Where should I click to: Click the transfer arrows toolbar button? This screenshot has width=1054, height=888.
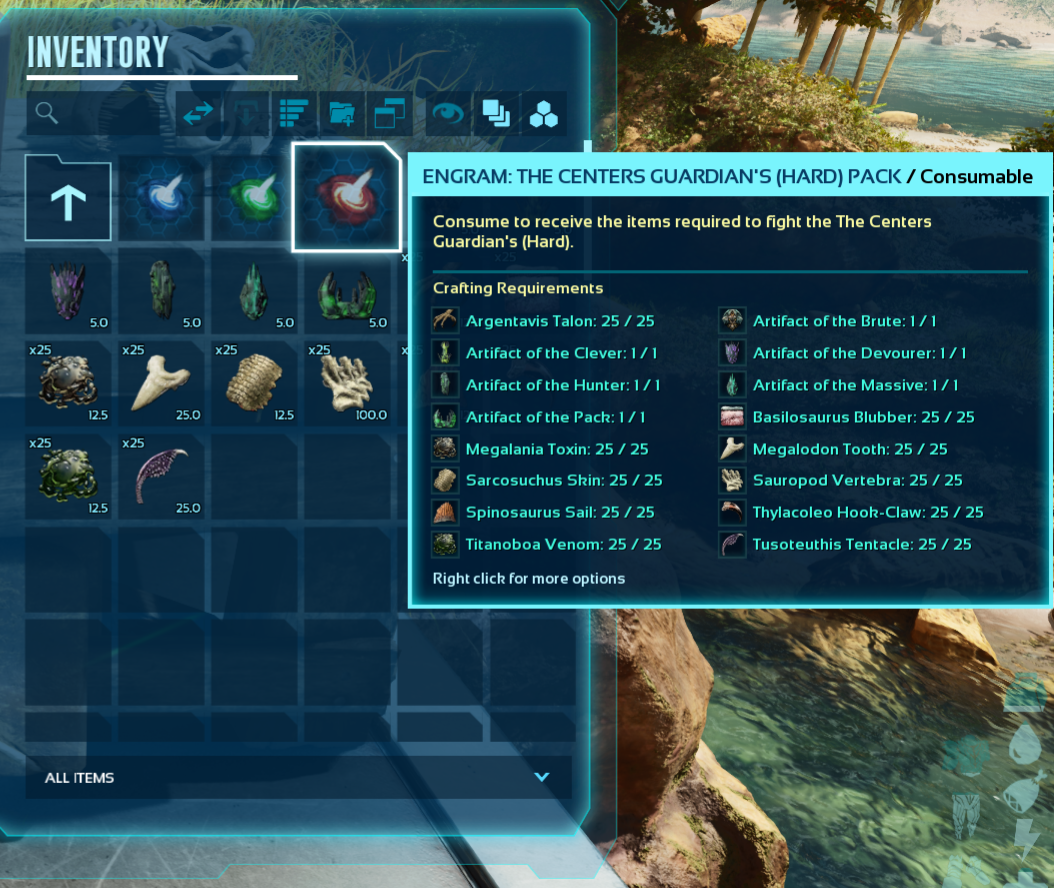(x=198, y=114)
